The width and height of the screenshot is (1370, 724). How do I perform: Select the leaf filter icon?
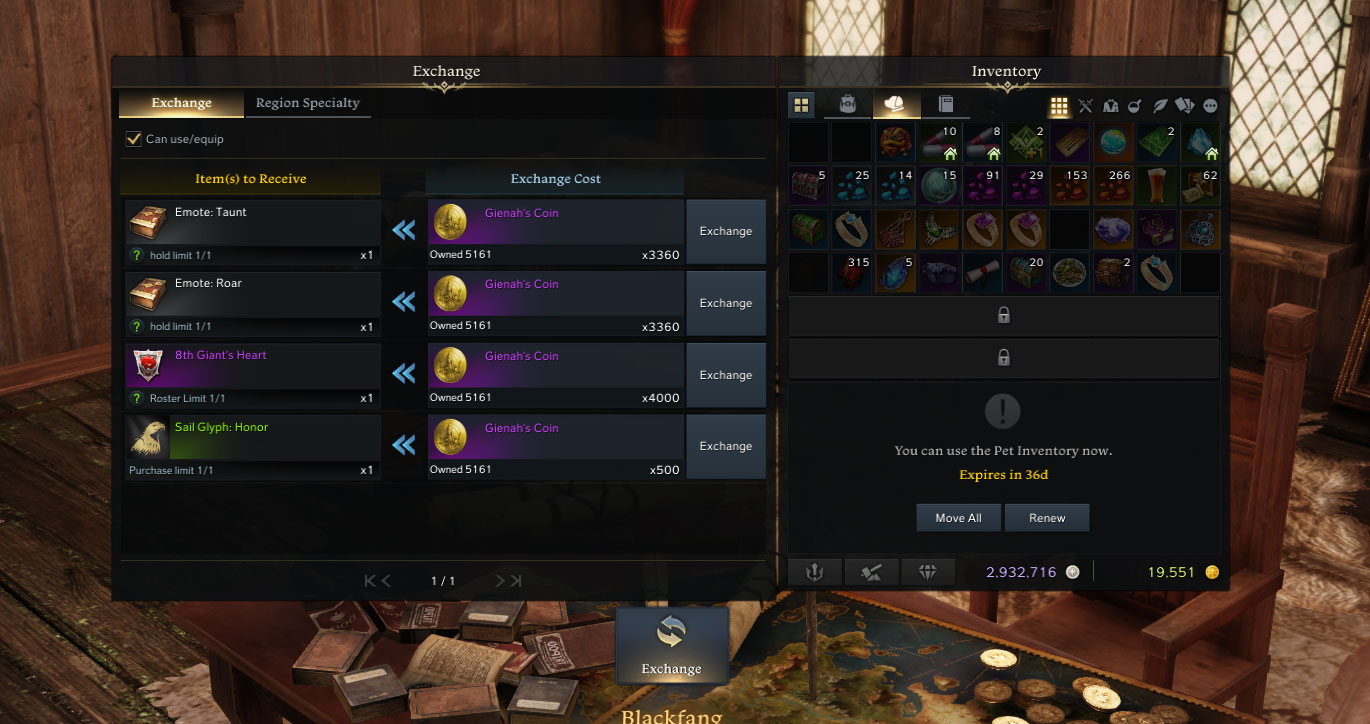(1158, 105)
